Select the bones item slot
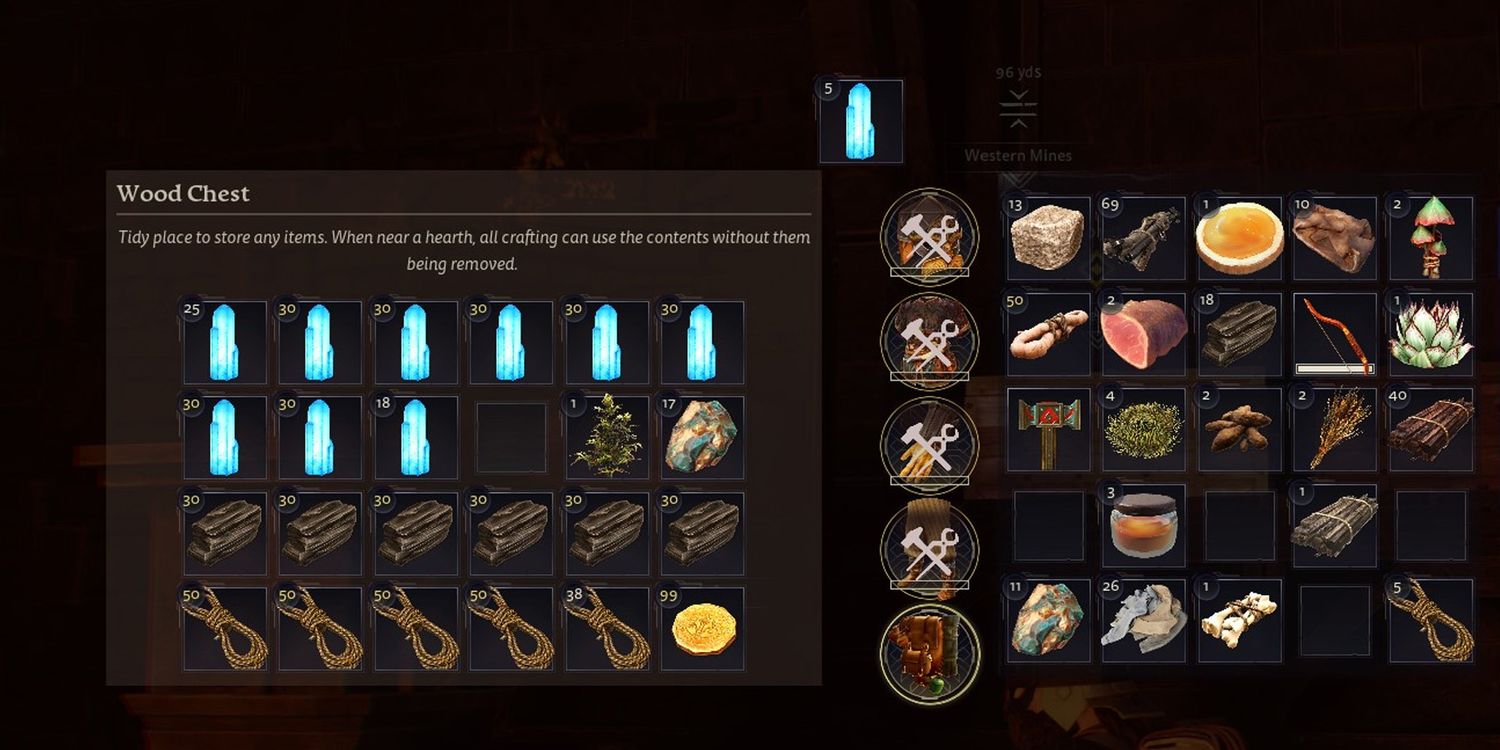 coord(1239,620)
